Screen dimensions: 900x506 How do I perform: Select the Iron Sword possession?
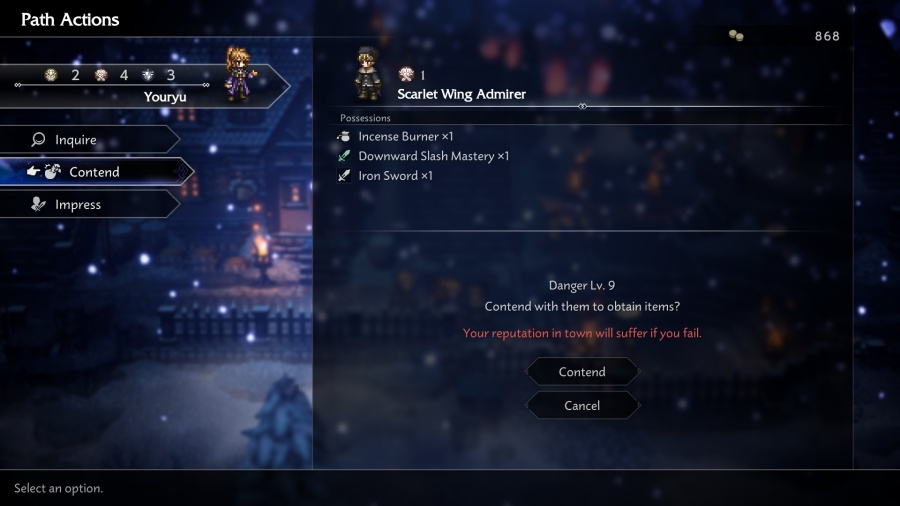coord(395,176)
